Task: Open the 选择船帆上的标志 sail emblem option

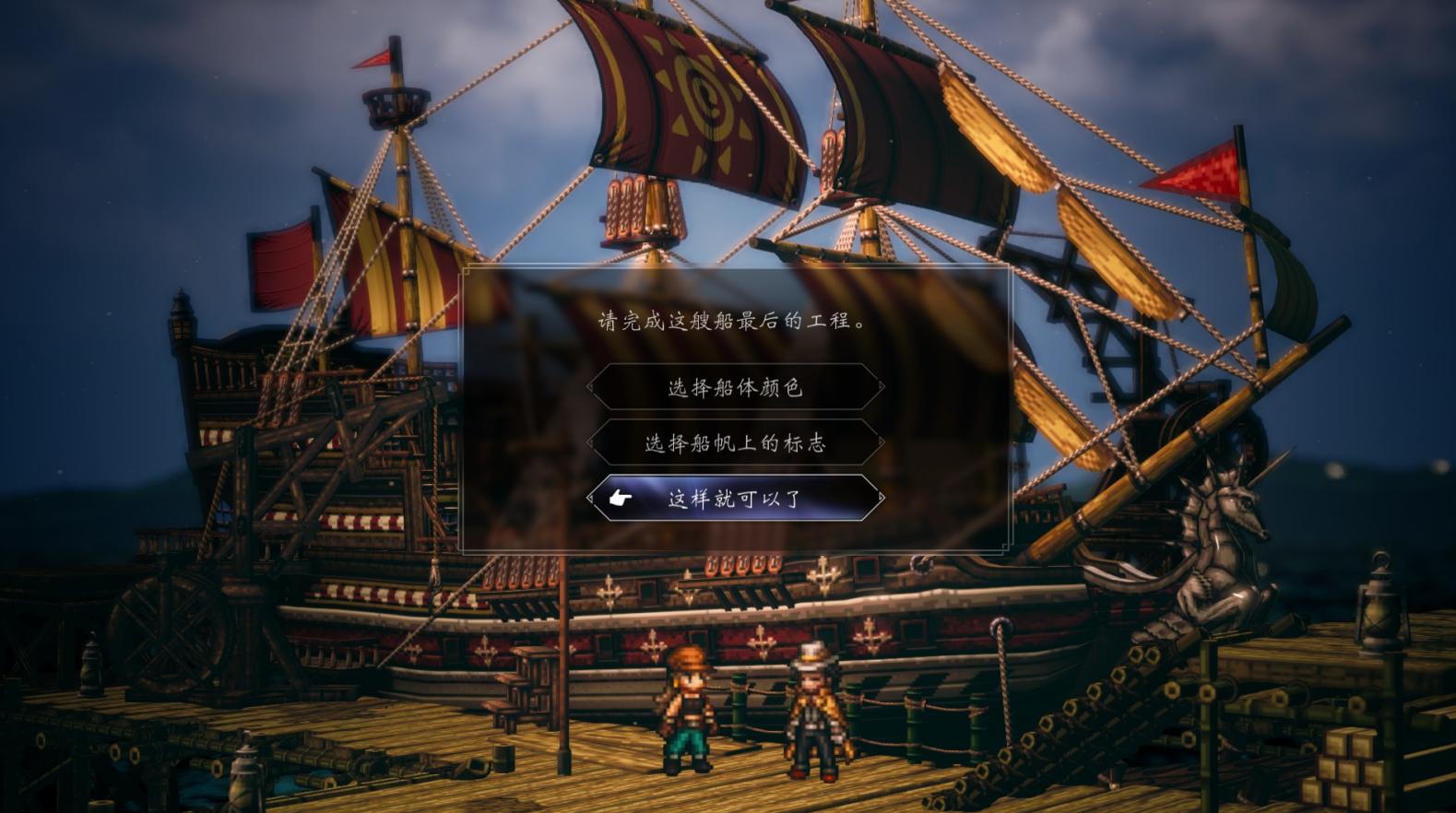Action: [738, 442]
